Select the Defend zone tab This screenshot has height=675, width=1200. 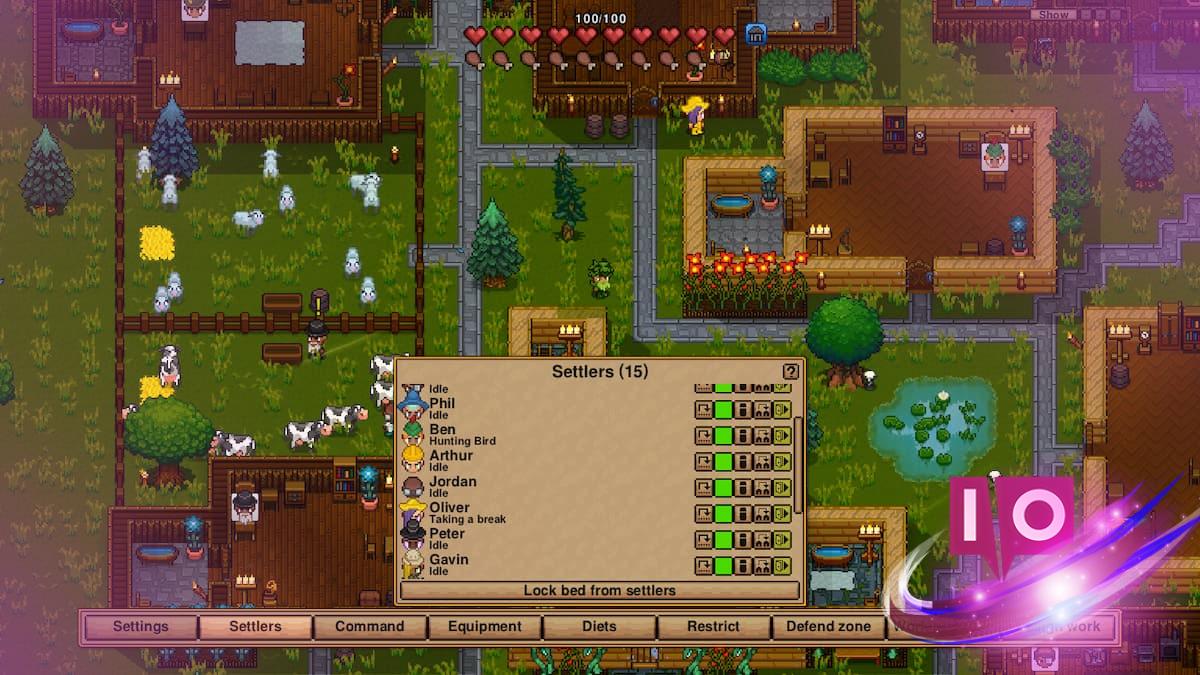[829, 627]
